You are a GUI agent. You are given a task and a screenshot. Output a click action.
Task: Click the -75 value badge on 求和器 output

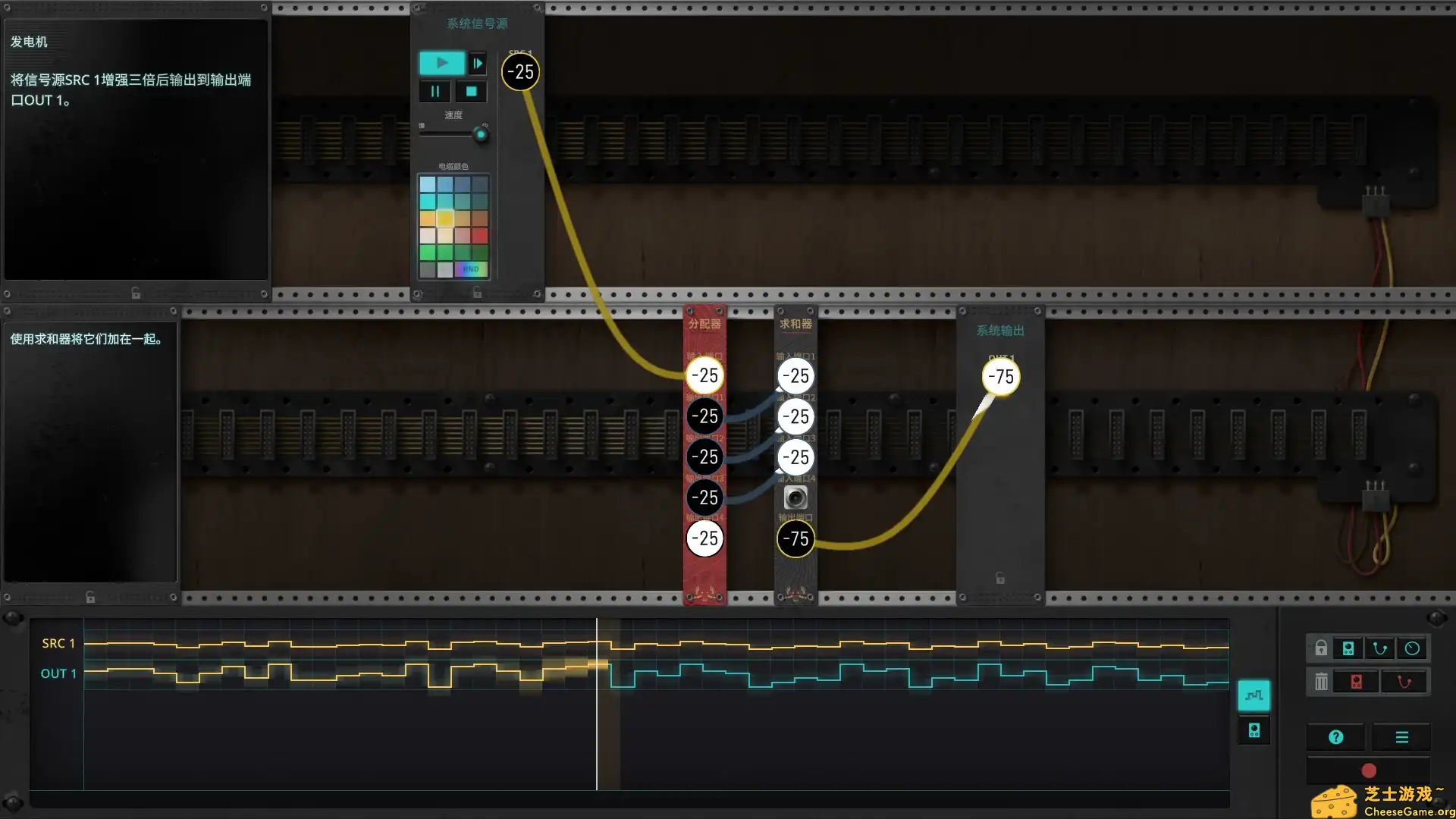795,539
